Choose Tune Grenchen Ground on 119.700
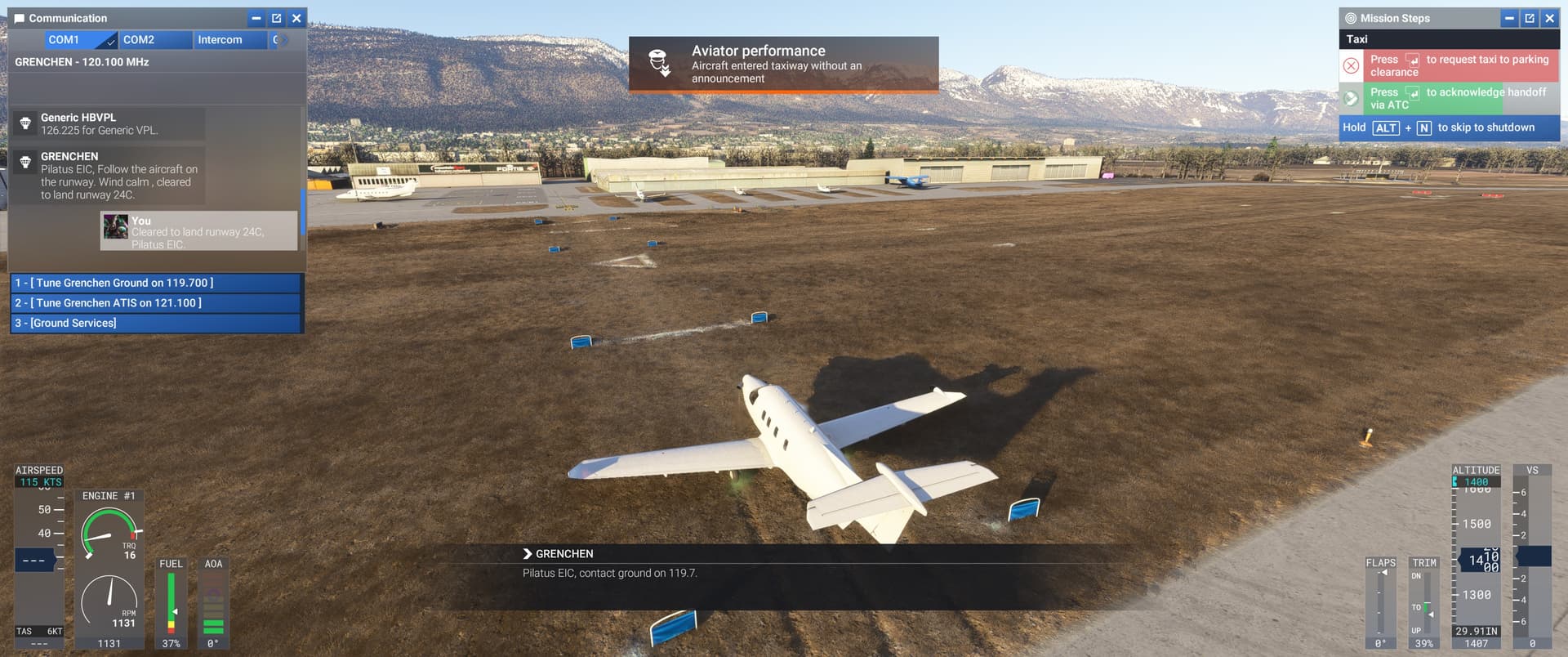Screen dimensions: 1568x657 point(155,283)
